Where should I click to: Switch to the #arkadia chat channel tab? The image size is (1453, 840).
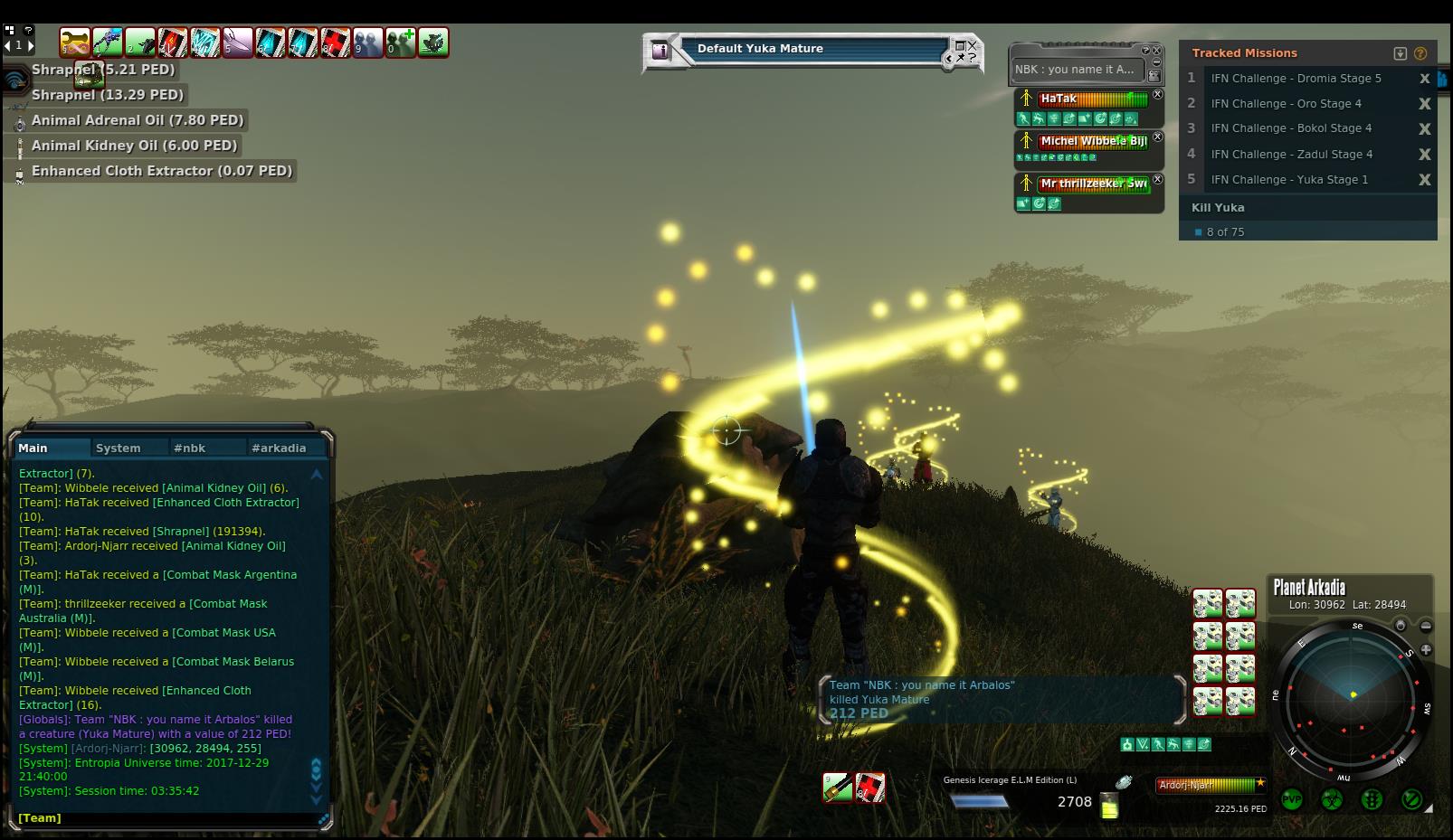(x=279, y=448)
